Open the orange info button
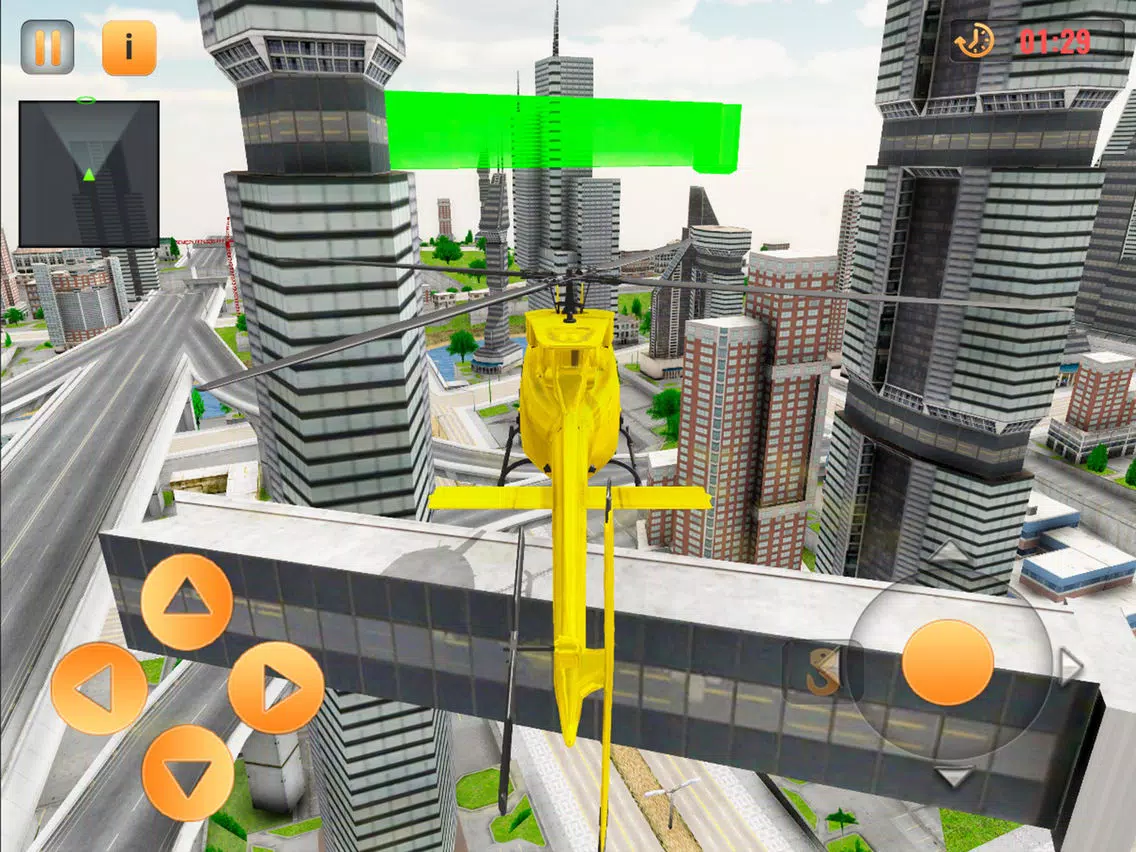 129,47
